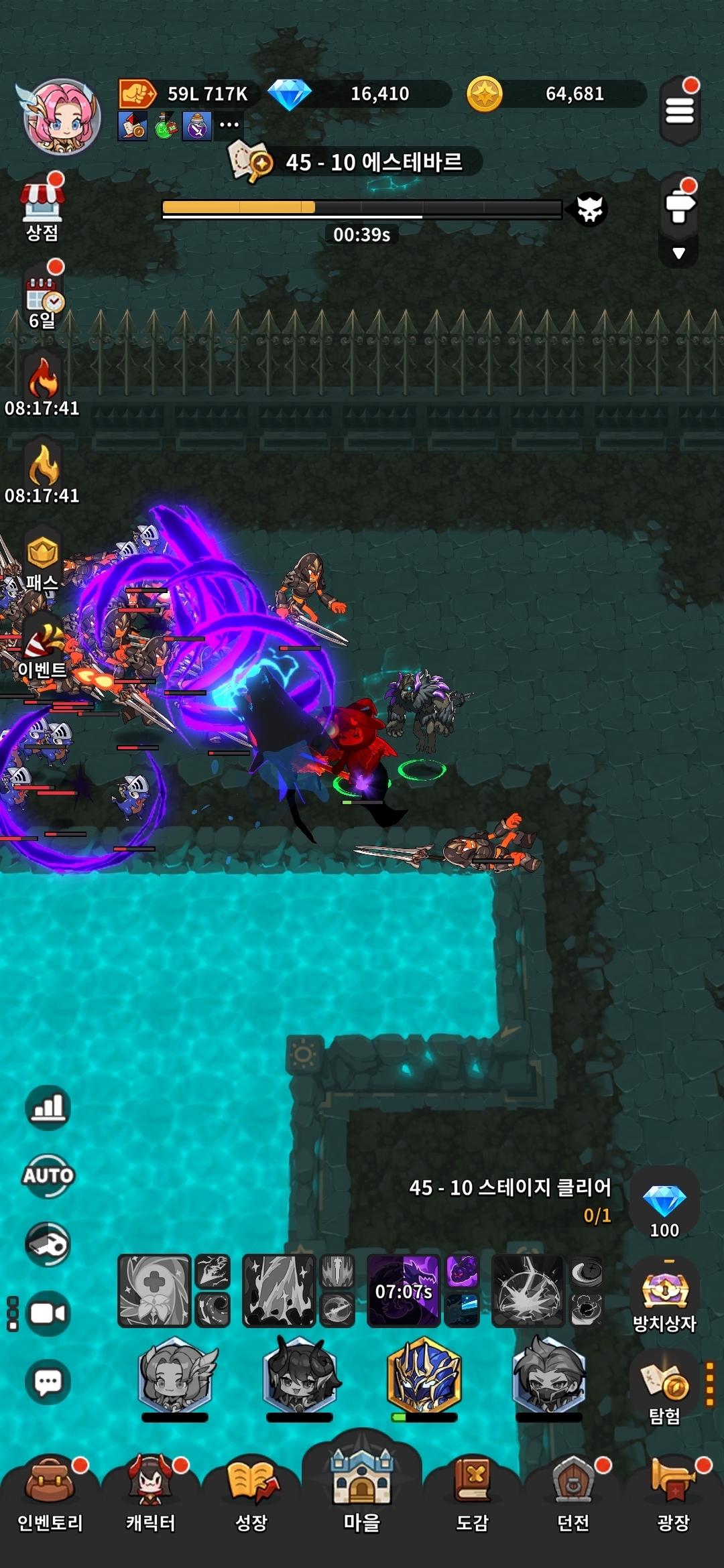The width and height of the screenshot is (724, 1568).
Task: Toggle the AUTO battle button
Action: click(48, 1175)
